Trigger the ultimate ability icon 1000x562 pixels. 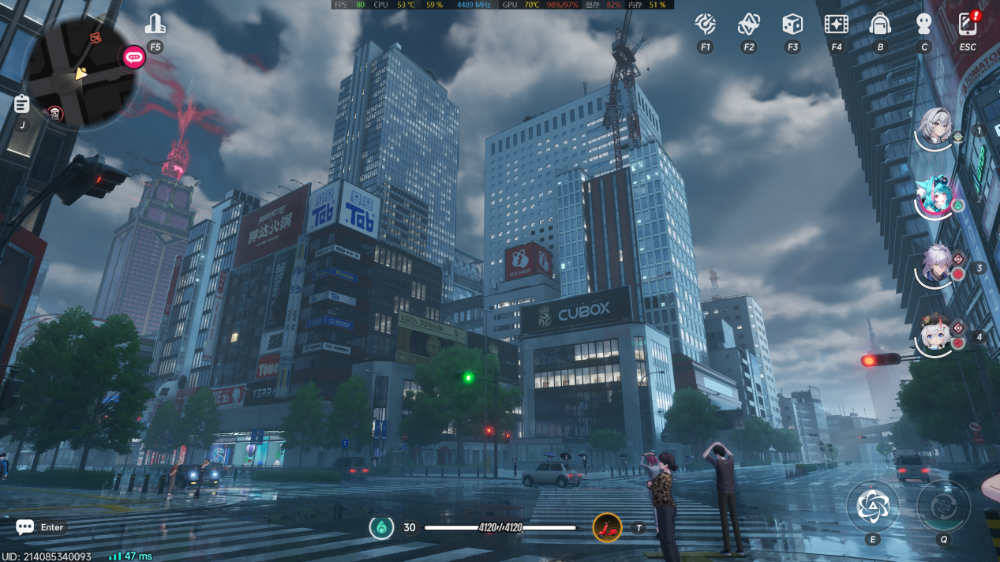point(943,506)
